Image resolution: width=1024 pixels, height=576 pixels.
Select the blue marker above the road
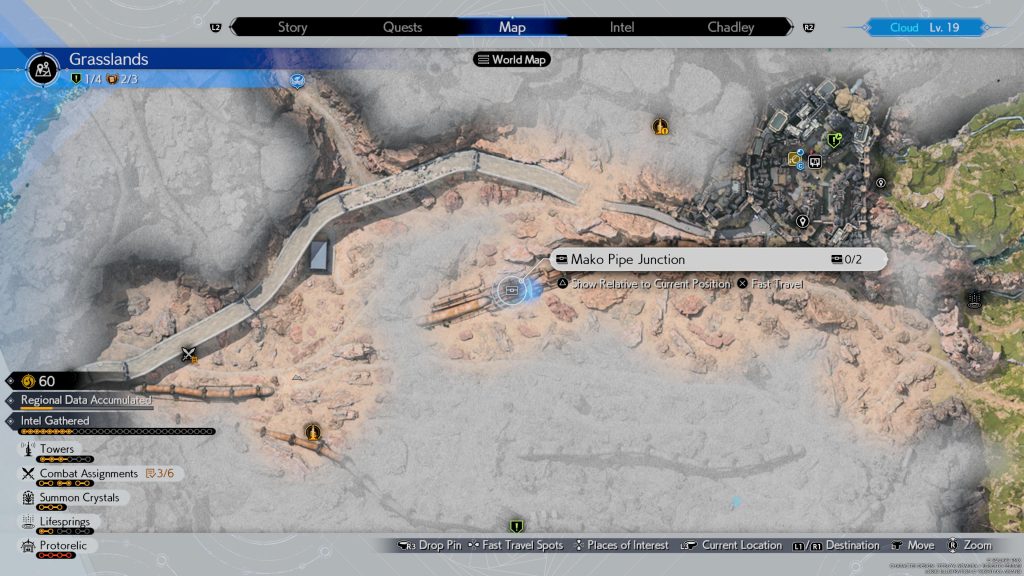[297, 80]
